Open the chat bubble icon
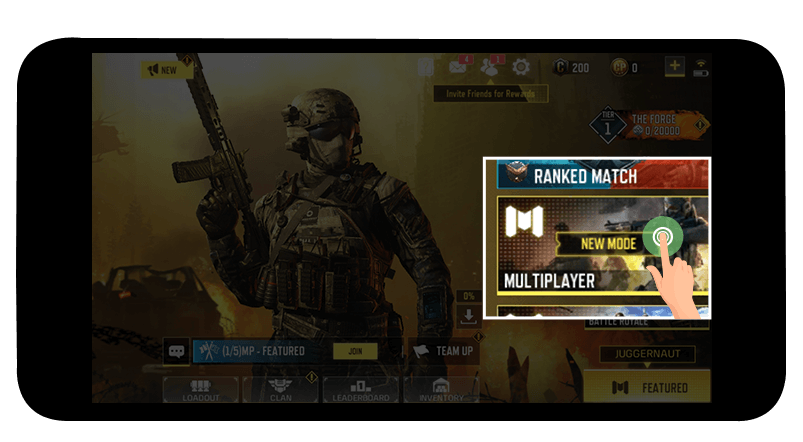The image size is (803, 442). (x=177, y=351)
